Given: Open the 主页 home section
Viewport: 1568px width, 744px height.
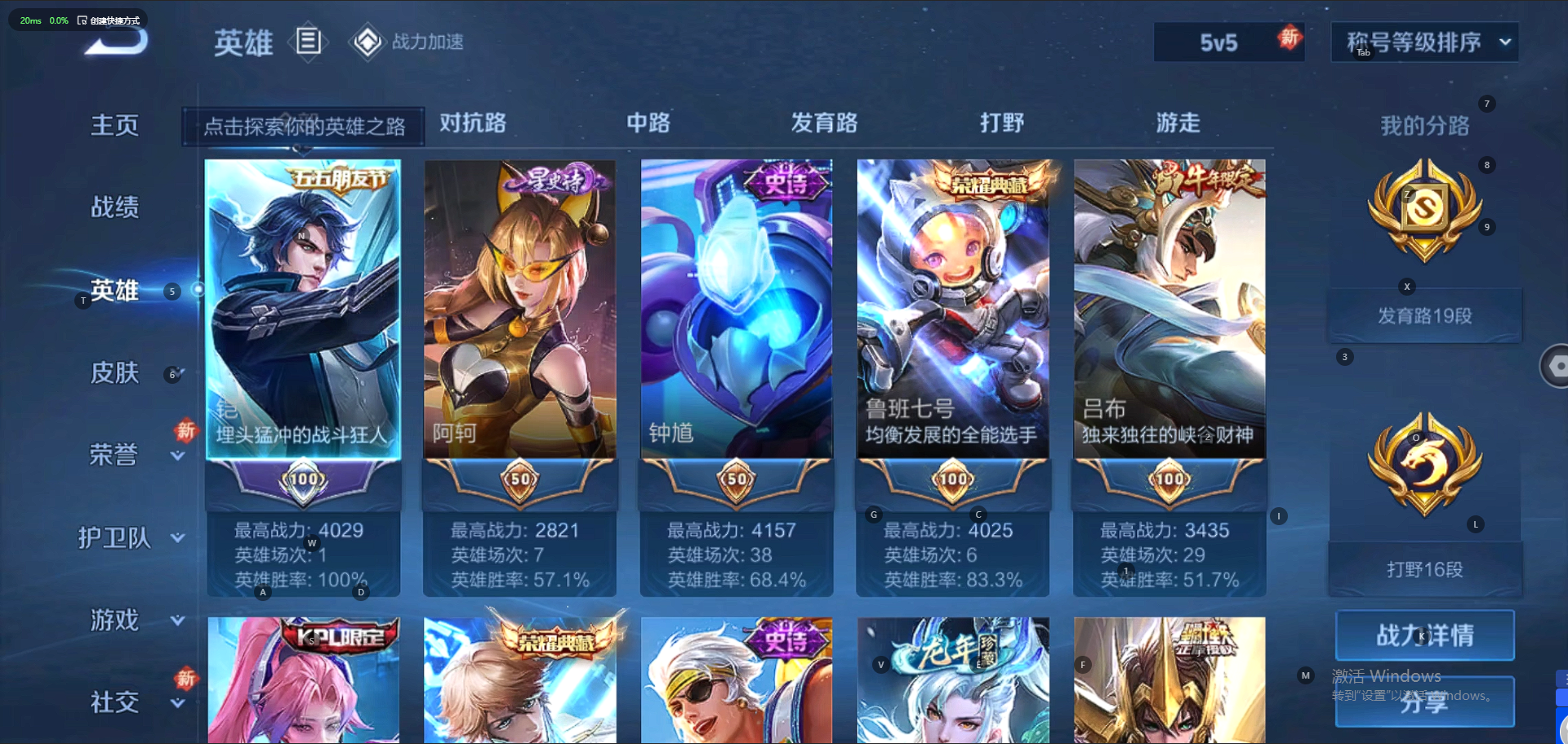Looking at the screenshot, I should 114,125.
